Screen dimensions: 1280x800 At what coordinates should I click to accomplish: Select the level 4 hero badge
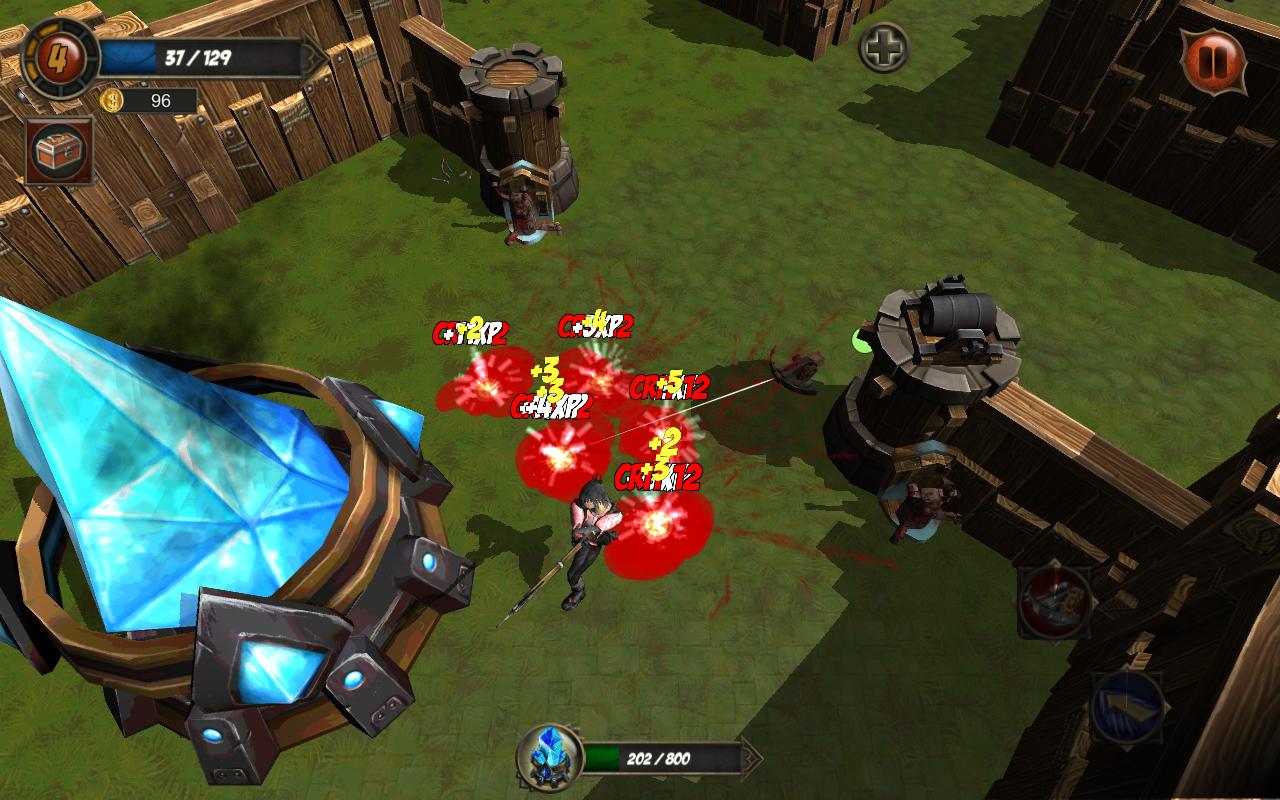60,58
